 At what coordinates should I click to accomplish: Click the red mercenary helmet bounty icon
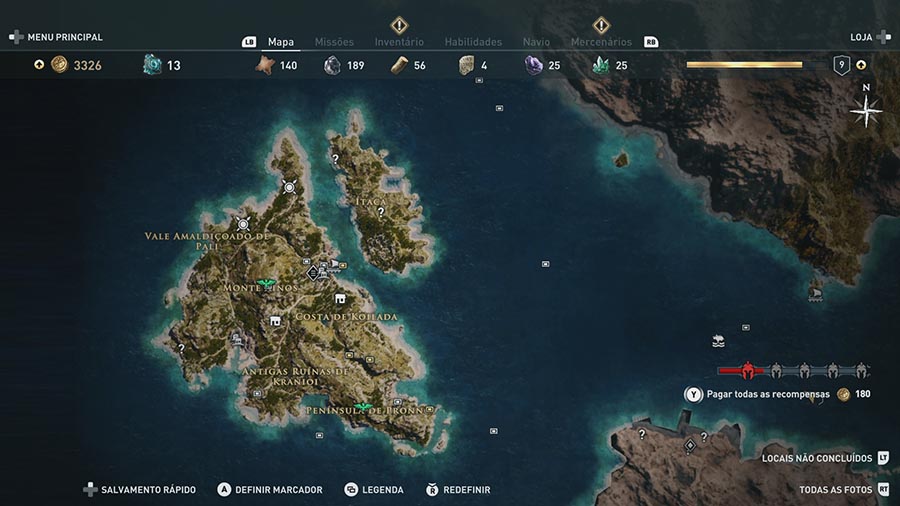pos(748,370)
